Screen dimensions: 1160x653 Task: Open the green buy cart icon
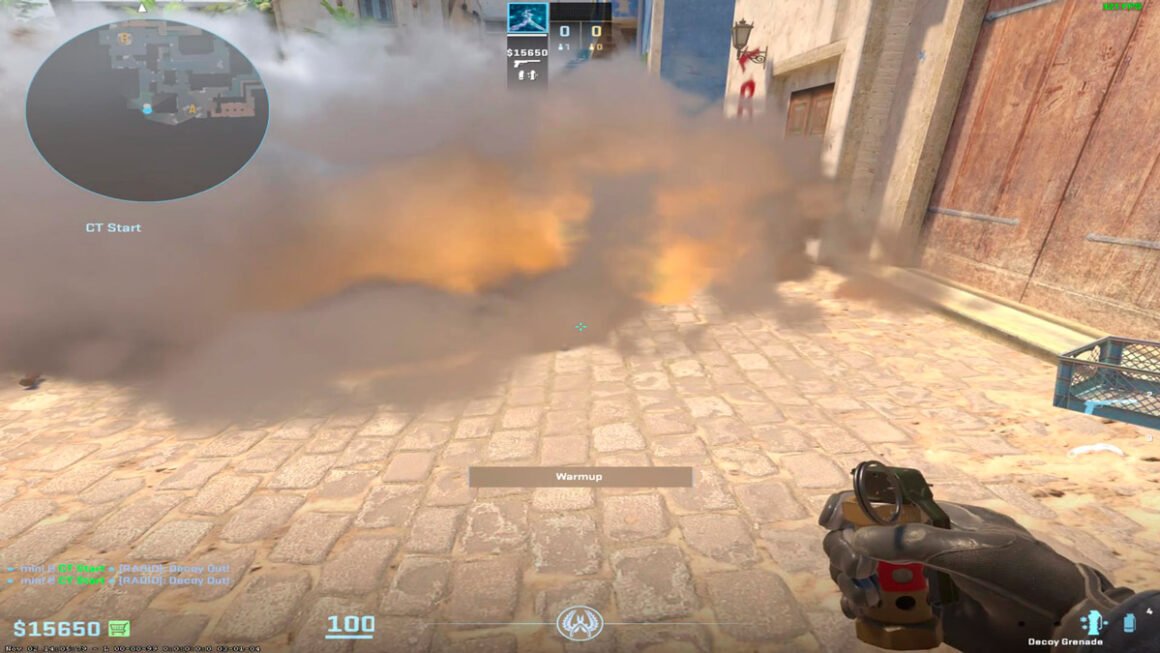point(120,629)
